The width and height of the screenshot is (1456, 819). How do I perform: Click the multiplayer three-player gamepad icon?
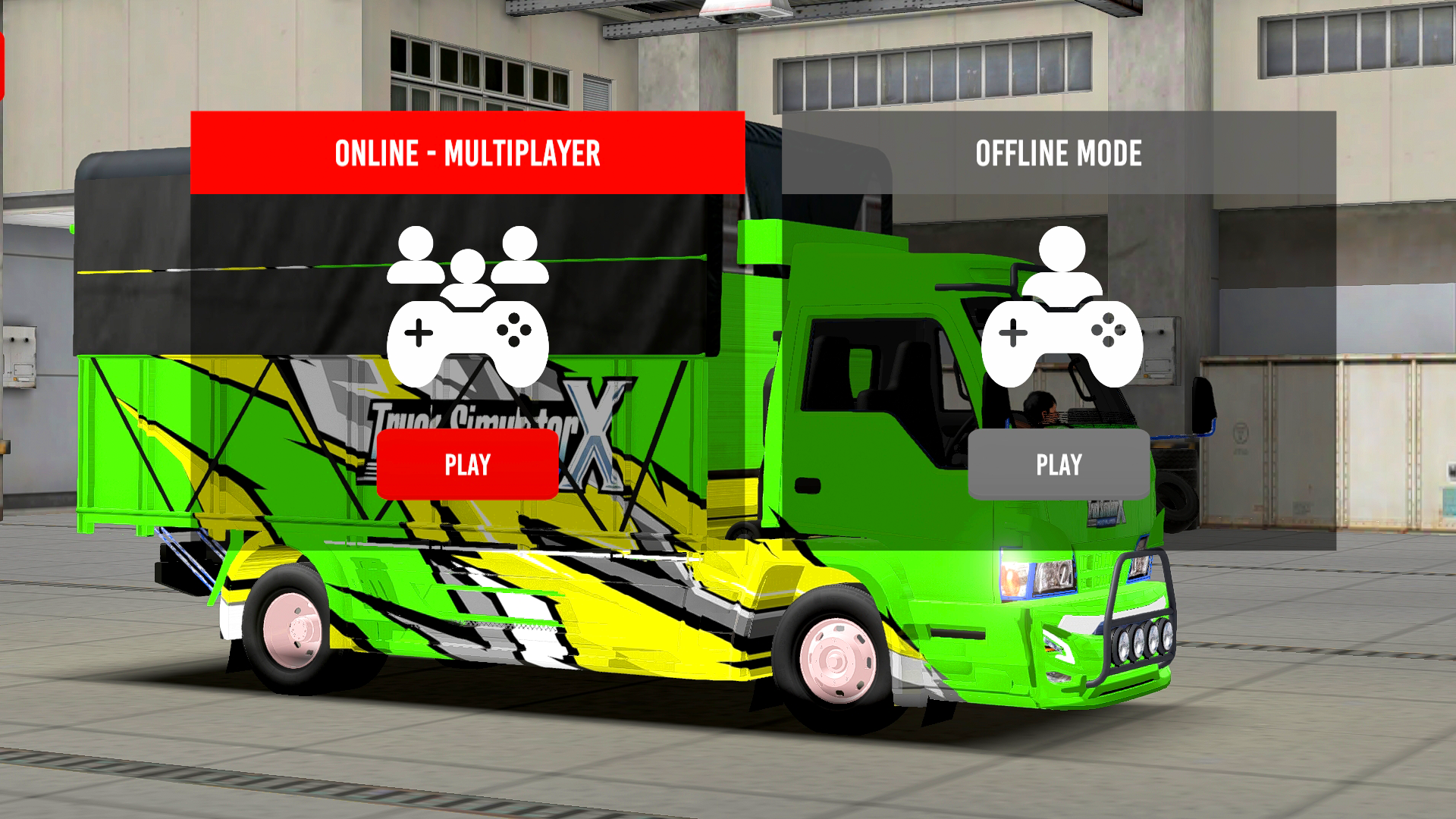[x=467, y=307]
